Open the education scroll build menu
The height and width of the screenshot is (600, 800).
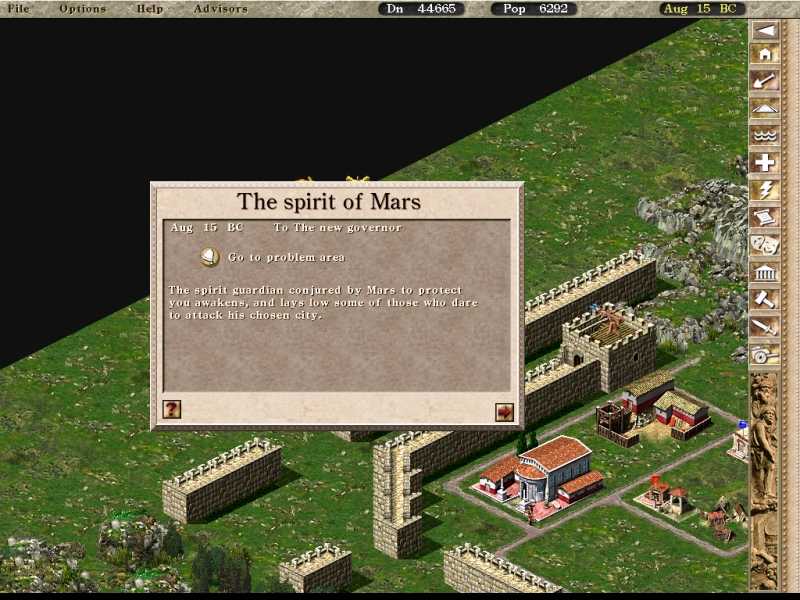tap(765, 217)
